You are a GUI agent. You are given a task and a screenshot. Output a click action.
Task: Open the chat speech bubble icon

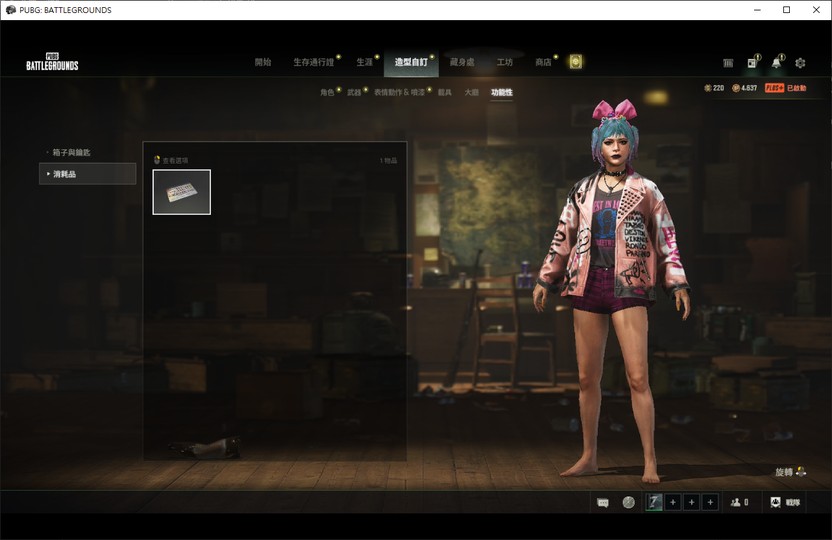coord(603,502)
